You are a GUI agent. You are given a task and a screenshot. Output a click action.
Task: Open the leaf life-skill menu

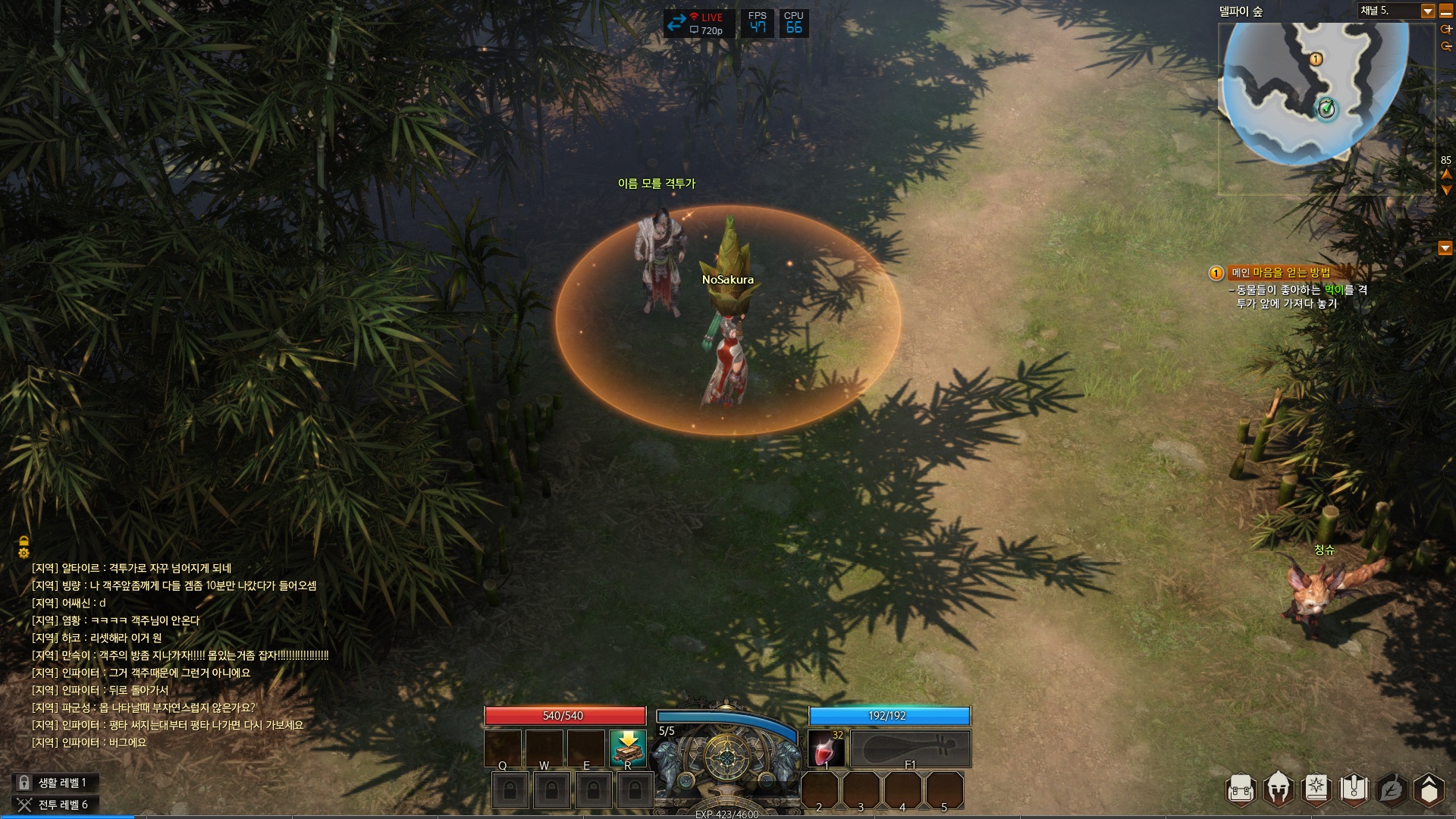point(1391,789)
